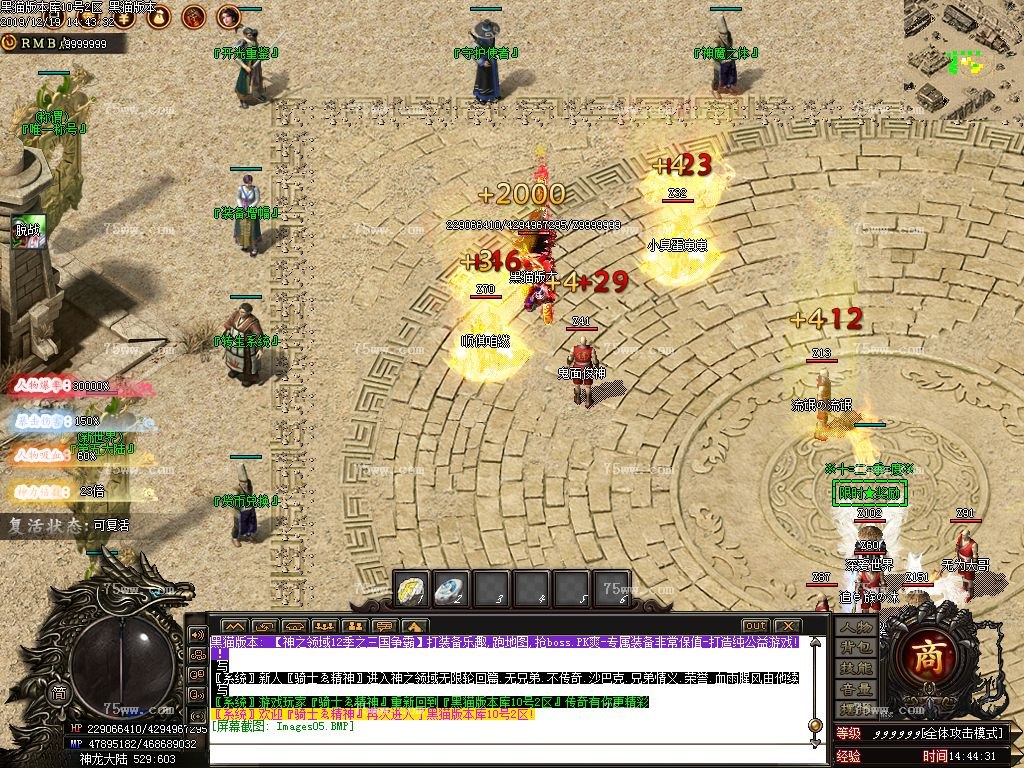The image size is (1024, 768).
Task: Click the 'out' button above chat
Action: pyautogui.click(x=755, y=626)
